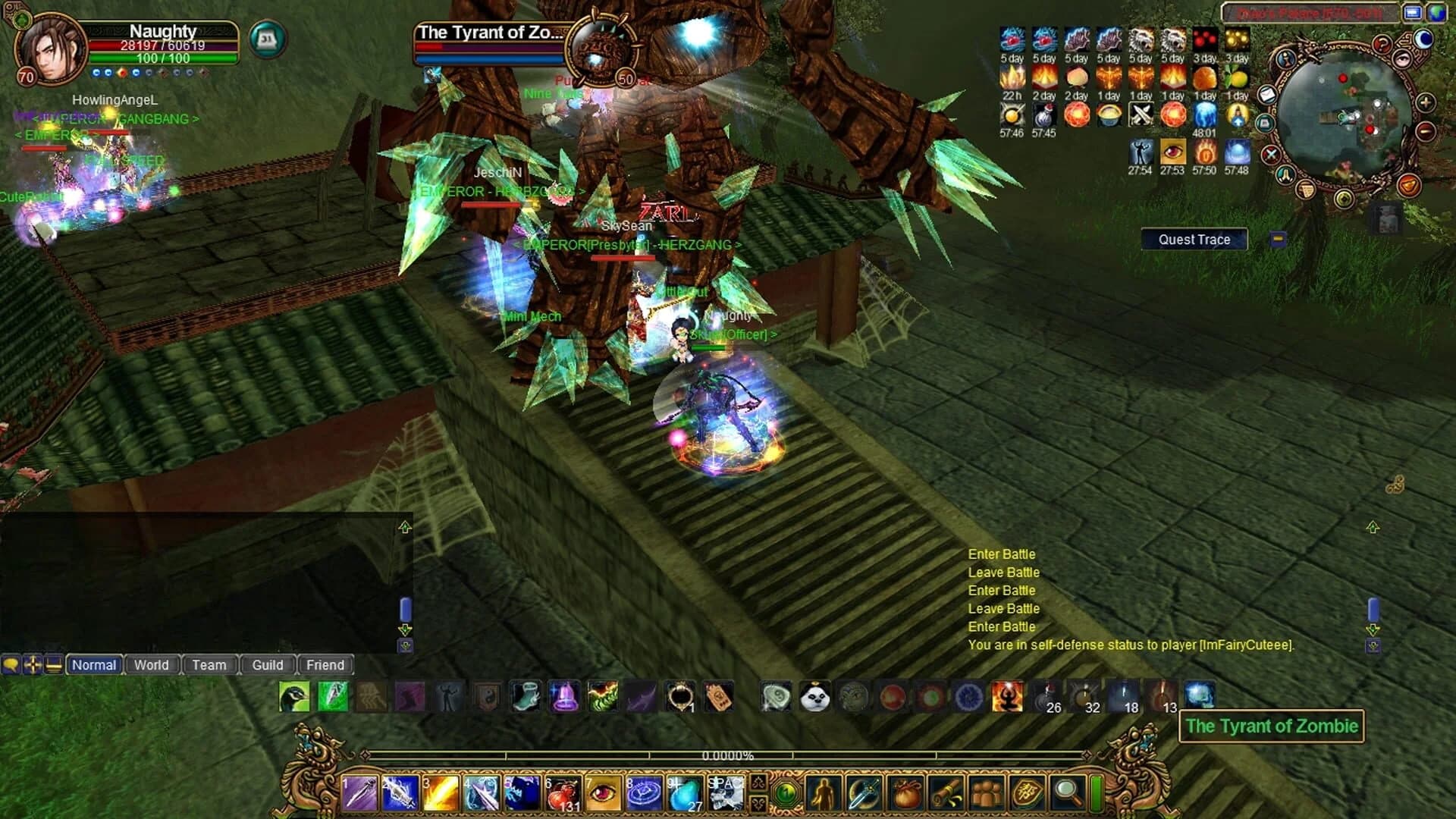Click the experience progress bar showing 0.0000%

(x=728, y=755)
